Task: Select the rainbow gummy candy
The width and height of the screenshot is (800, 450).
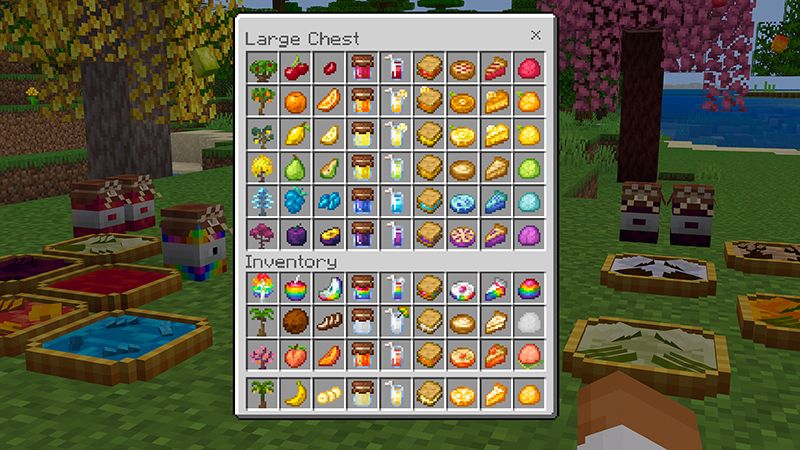Action: coord(530,289)
